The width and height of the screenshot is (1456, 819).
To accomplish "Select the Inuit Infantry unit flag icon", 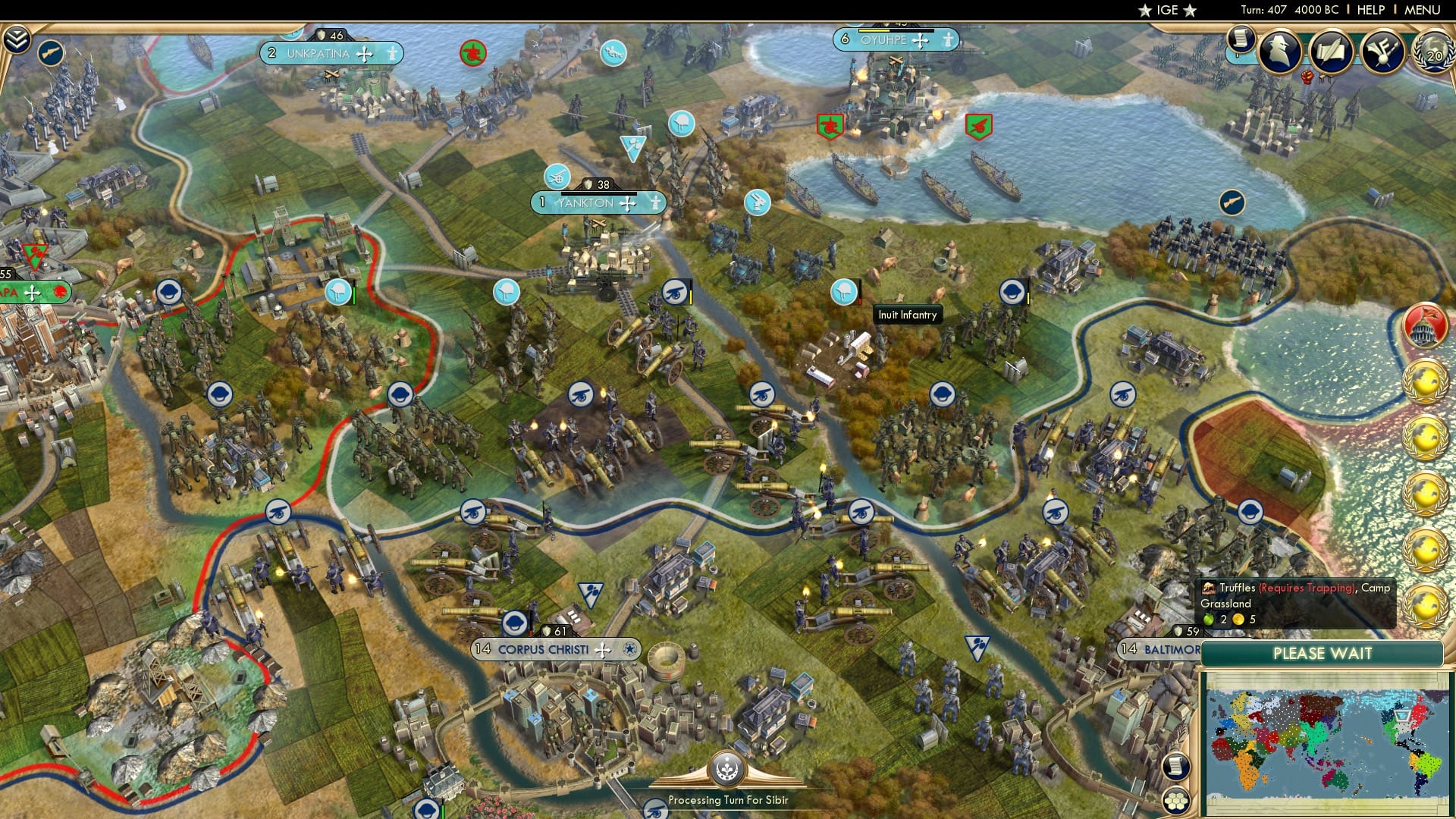I will (843, 292).
